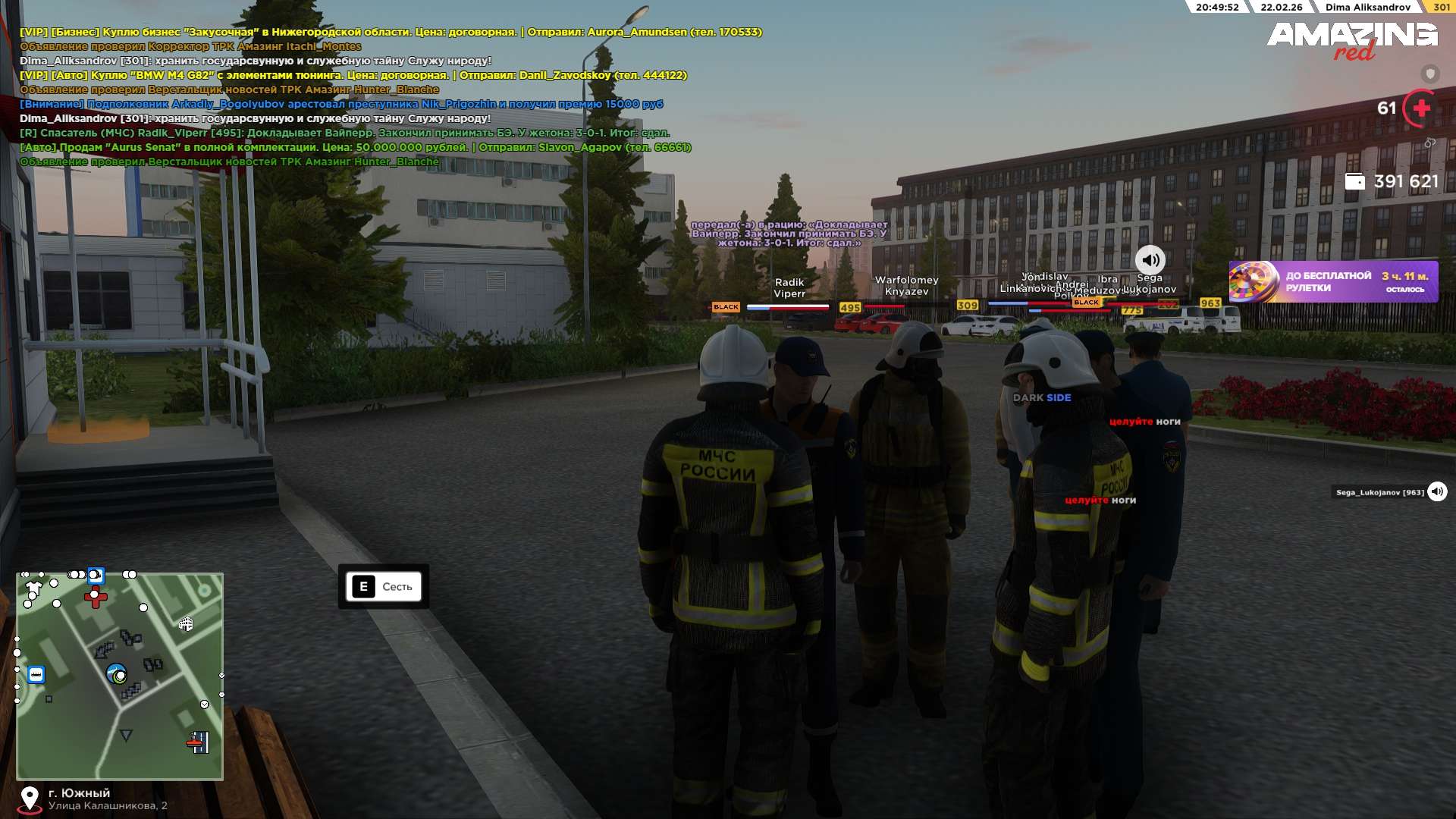1456x819 pixels.
Task: Select the red cross marker on minimap
Action: click(96, 597)
